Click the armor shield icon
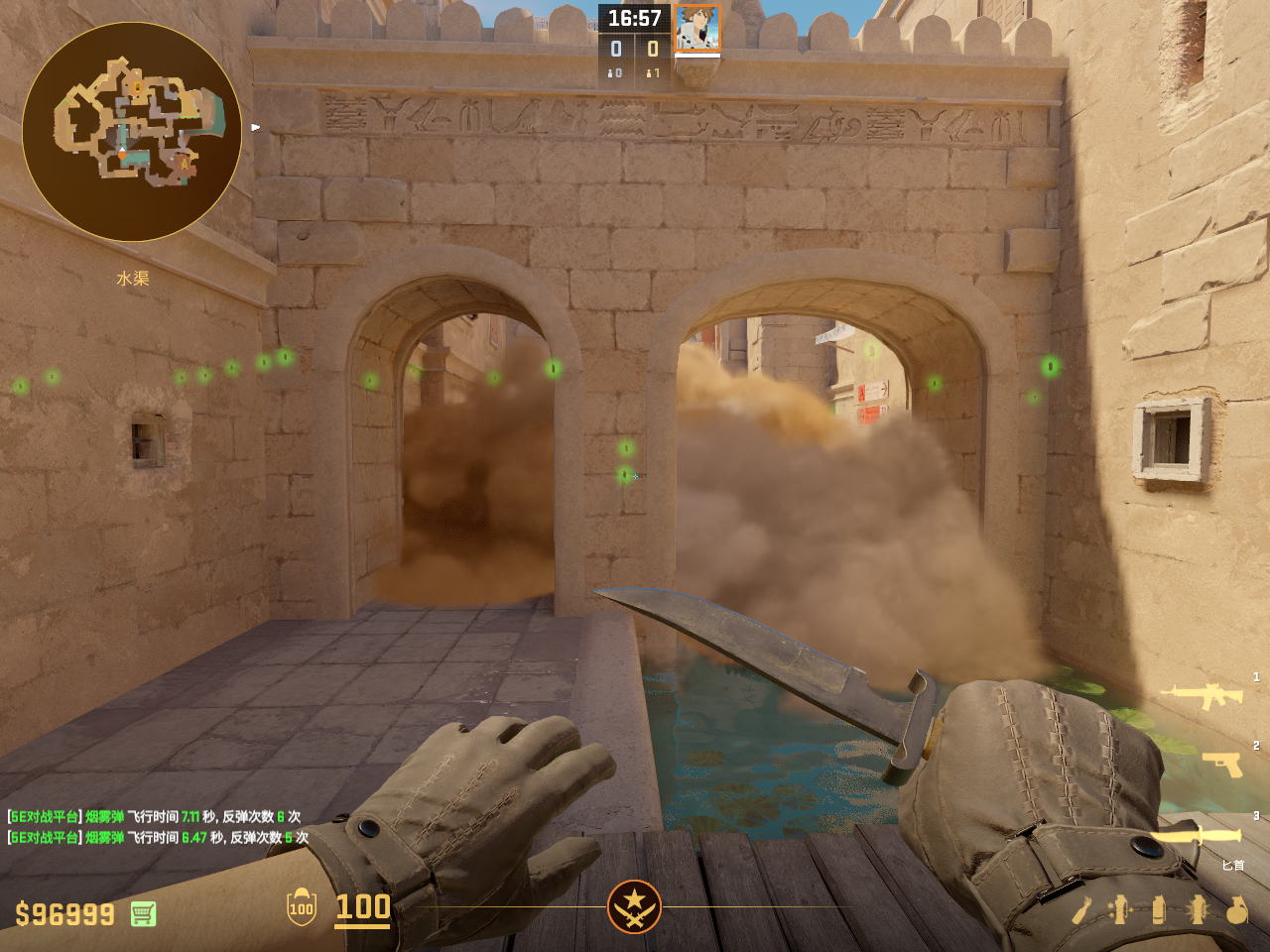Screen dimensions: 1270x952 302,907
